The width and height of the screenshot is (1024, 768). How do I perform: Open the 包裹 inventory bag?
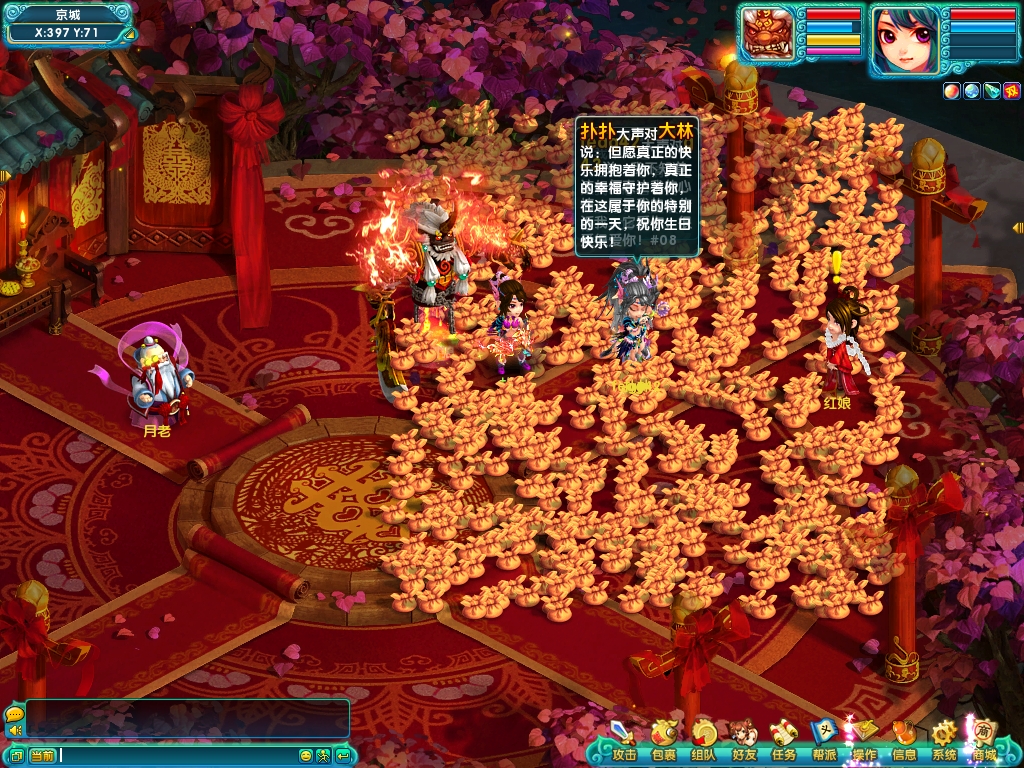tap(663, 741)
